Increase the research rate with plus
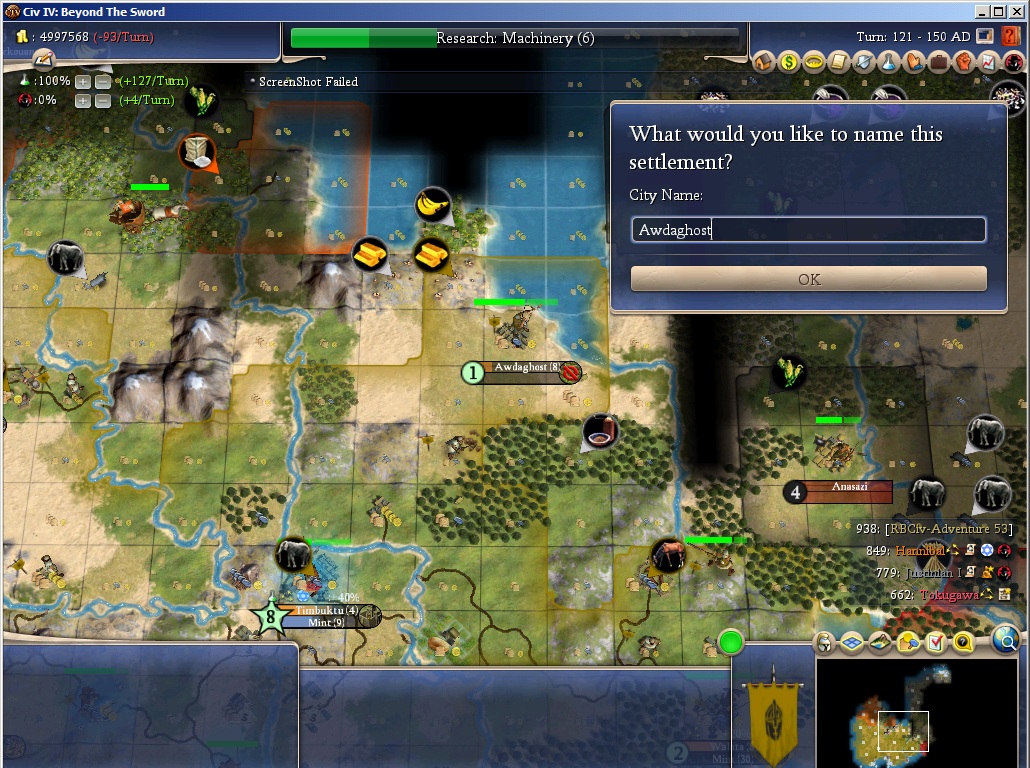 tap(83, 81)
